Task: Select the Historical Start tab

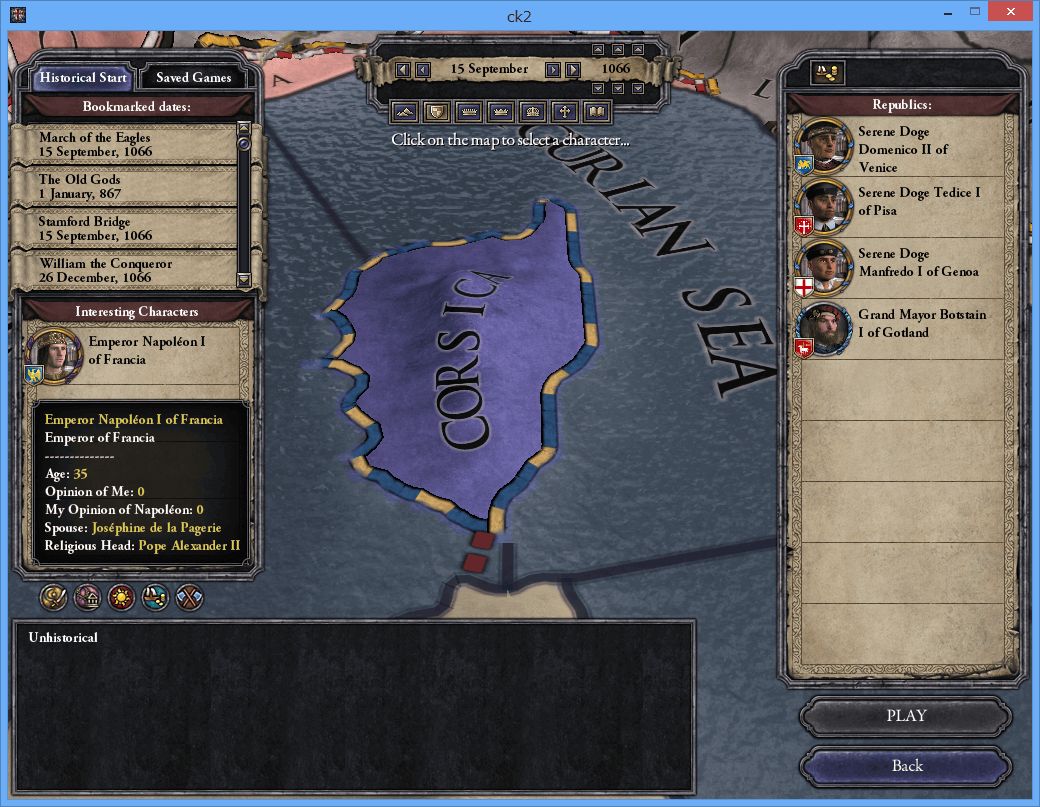Action: click(x=83, y=77)
